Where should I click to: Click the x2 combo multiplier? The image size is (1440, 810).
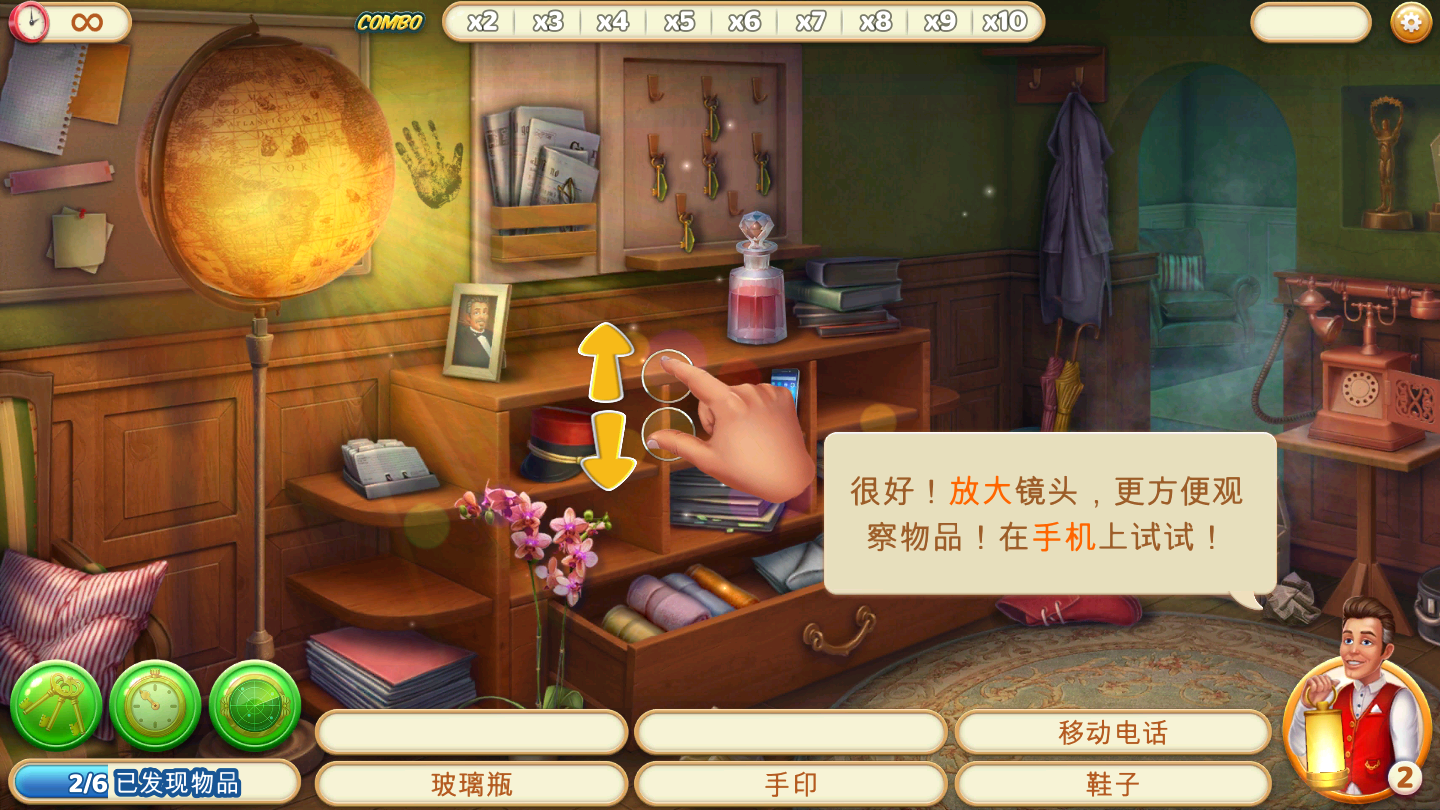(x=483, y=19)
